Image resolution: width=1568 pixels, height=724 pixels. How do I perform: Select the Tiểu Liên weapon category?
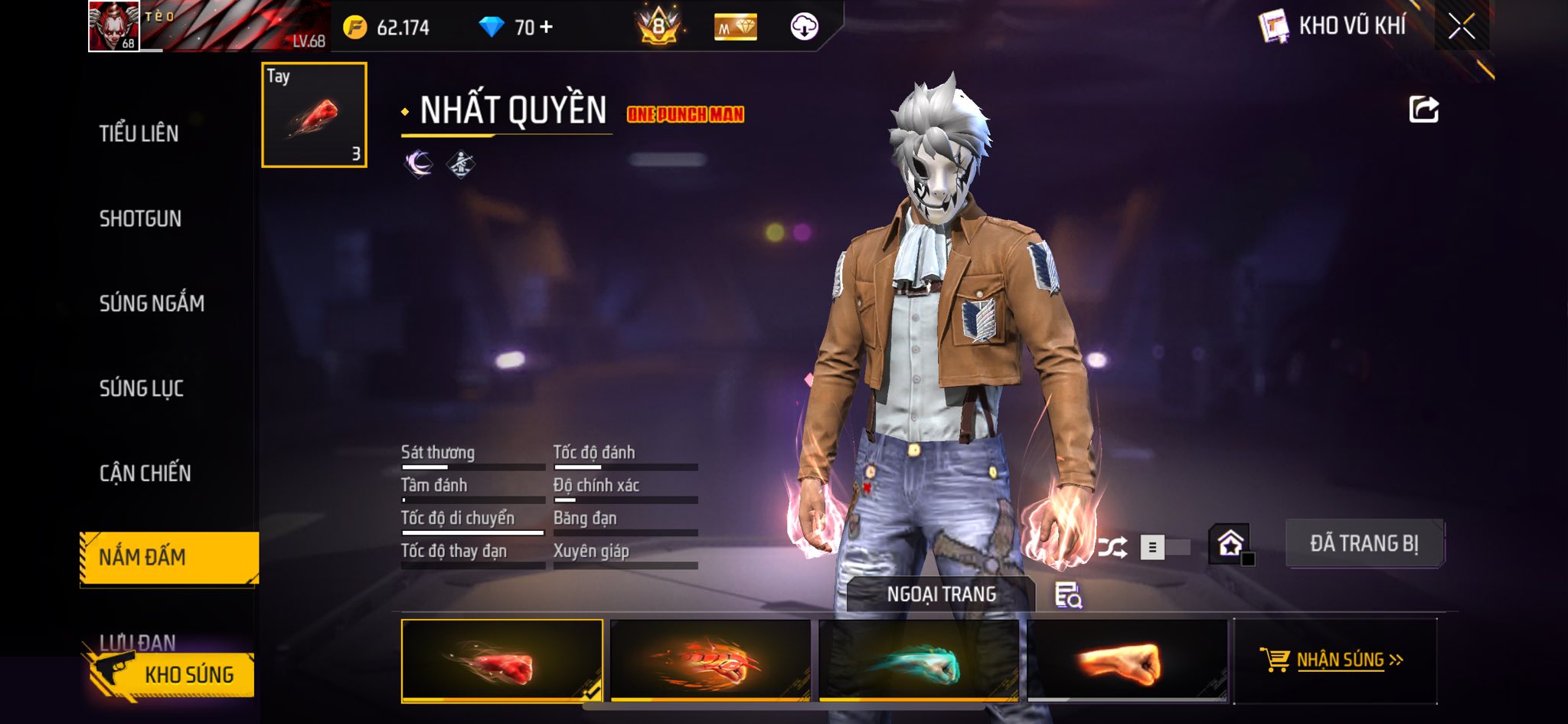139,133
